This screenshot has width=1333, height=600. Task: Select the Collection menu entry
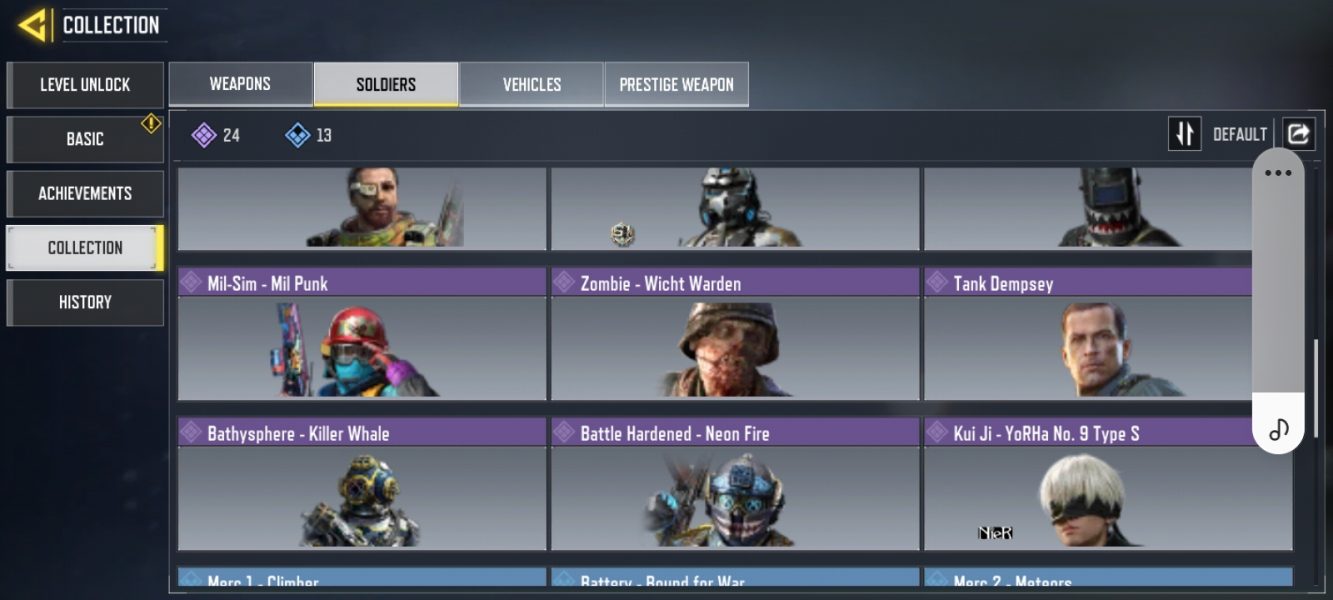coord(85,248)
